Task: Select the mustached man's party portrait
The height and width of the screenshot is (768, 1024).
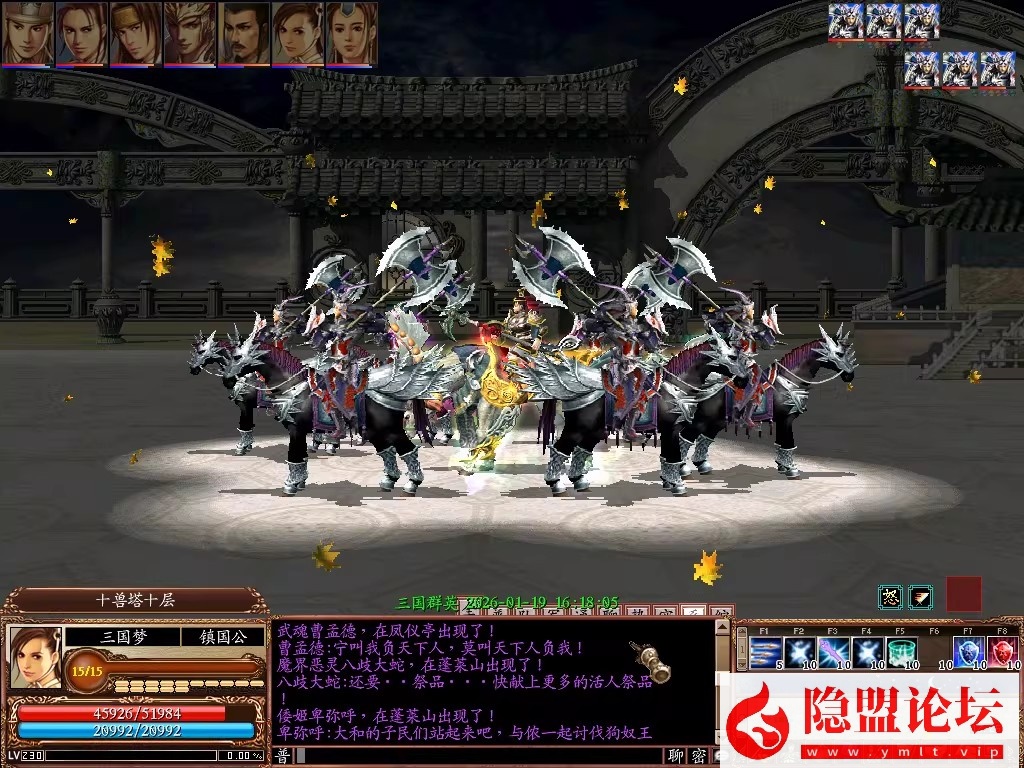Action: point(244,33)
